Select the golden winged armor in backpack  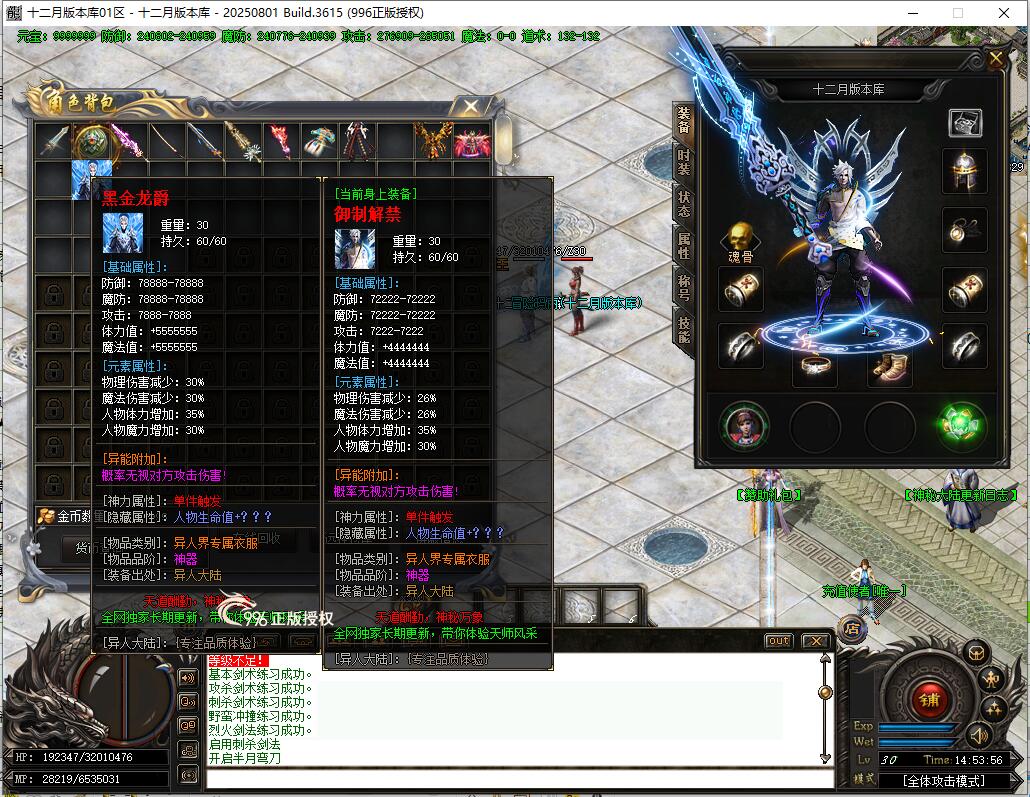coord(434,141)
